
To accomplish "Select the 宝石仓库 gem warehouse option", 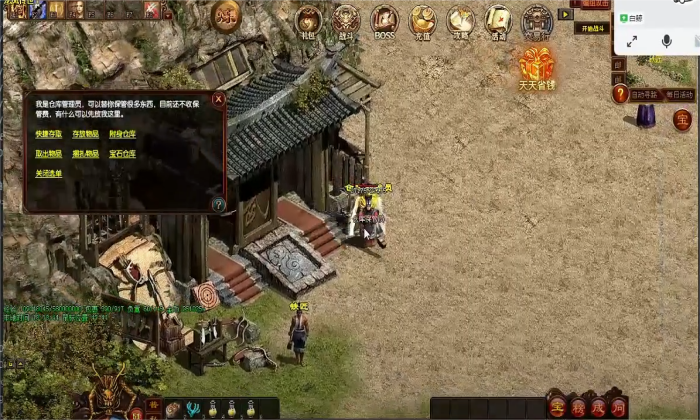I will tap(123, 154).
